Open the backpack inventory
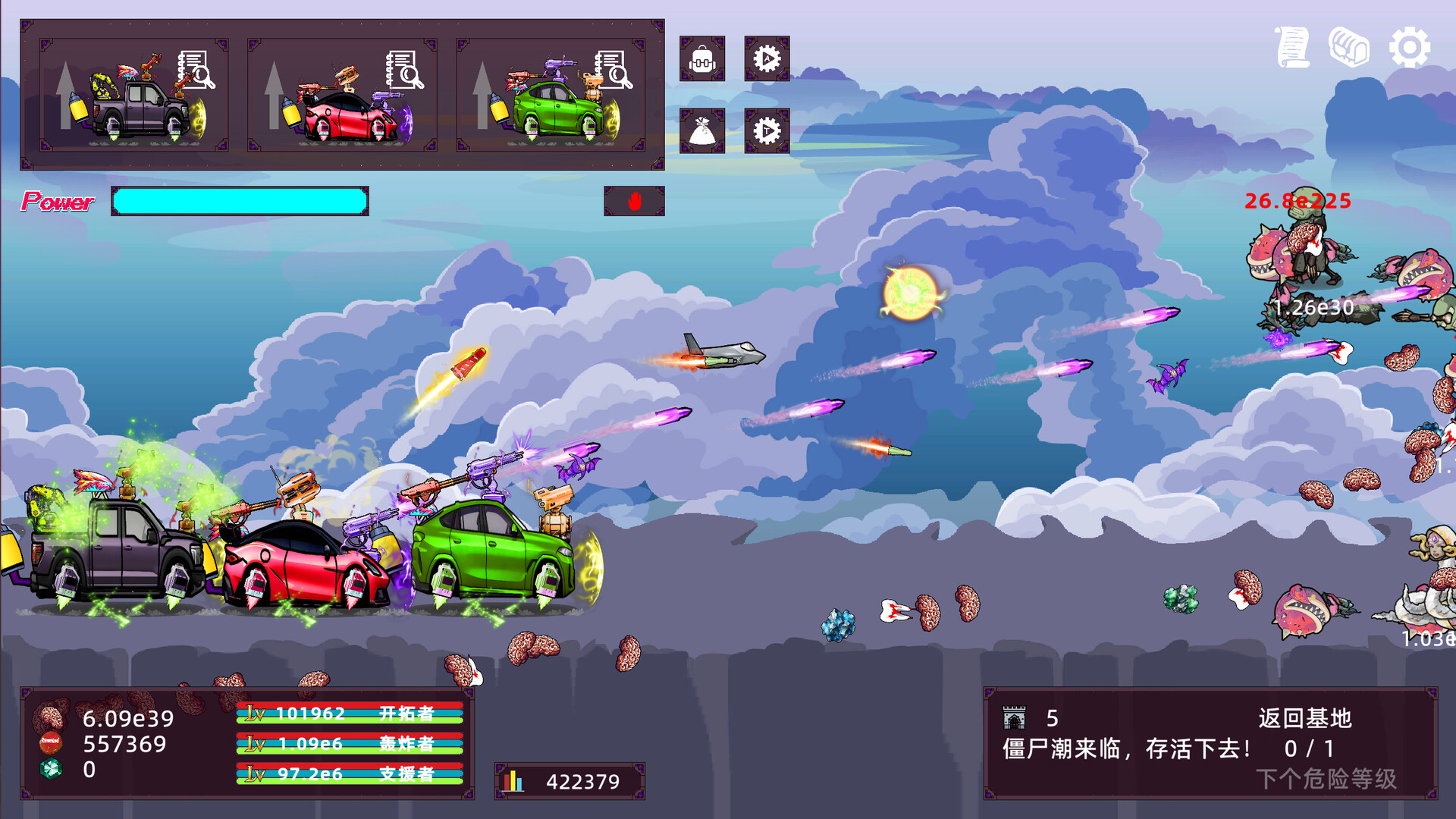 (x=702, y=61)
